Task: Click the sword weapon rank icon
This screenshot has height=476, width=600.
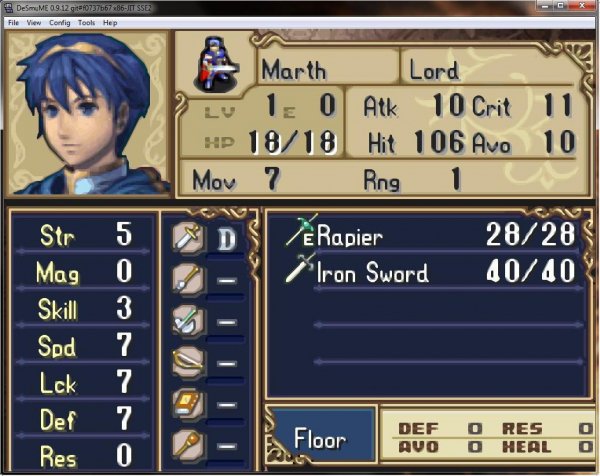Action: coord(187,238)
